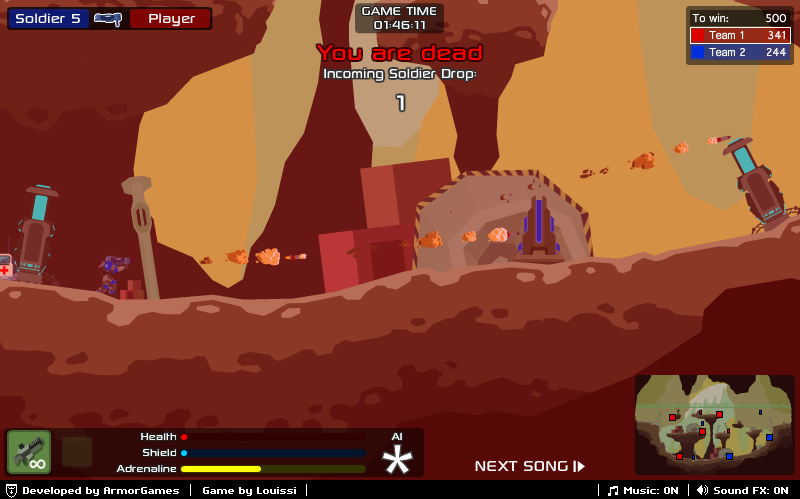This screenshot has height=499, width=800.
Task: Skip to the next song
Action: coord(529,466)
